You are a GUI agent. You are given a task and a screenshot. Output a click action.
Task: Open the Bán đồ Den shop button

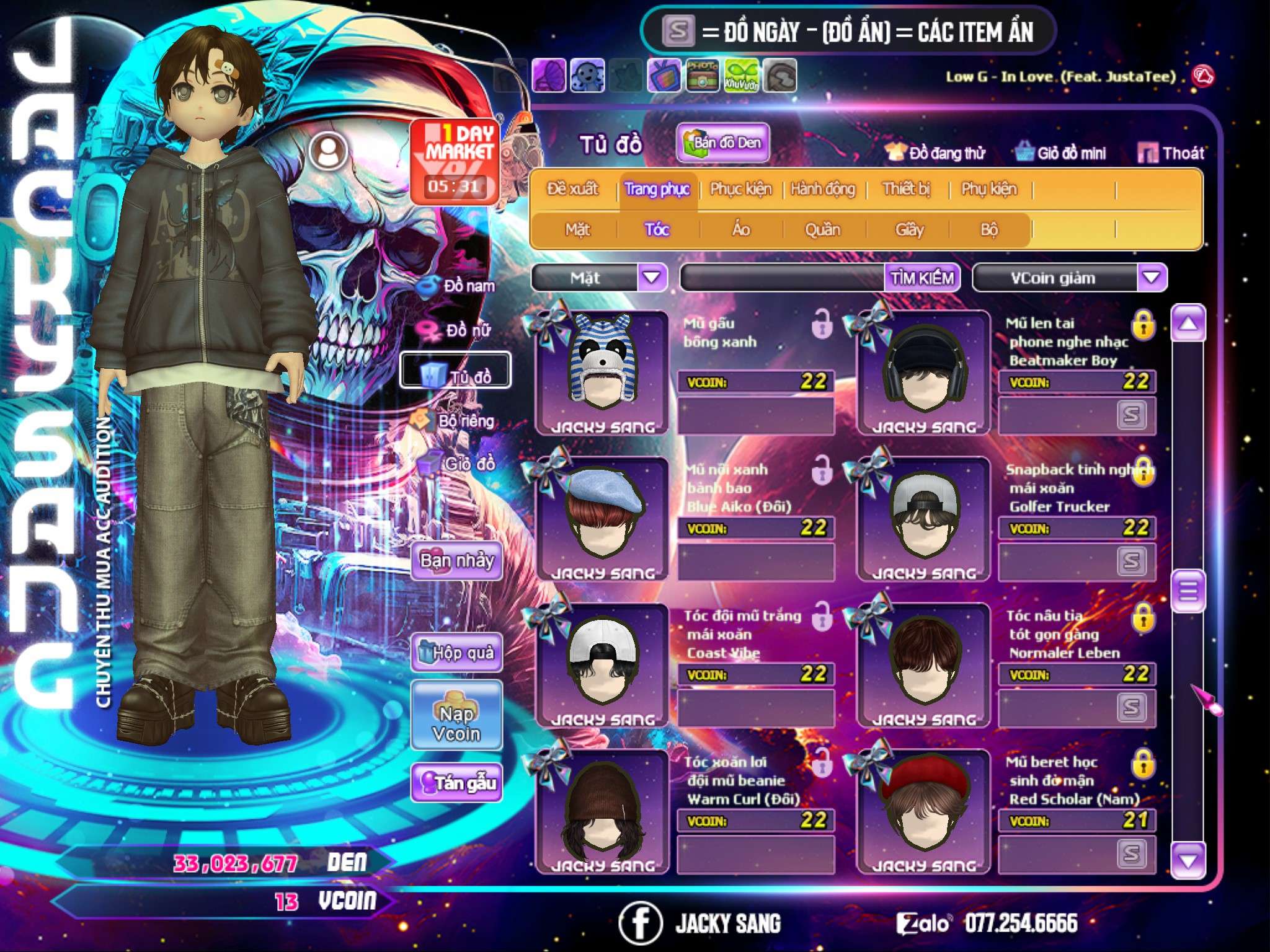pos(723,143)
